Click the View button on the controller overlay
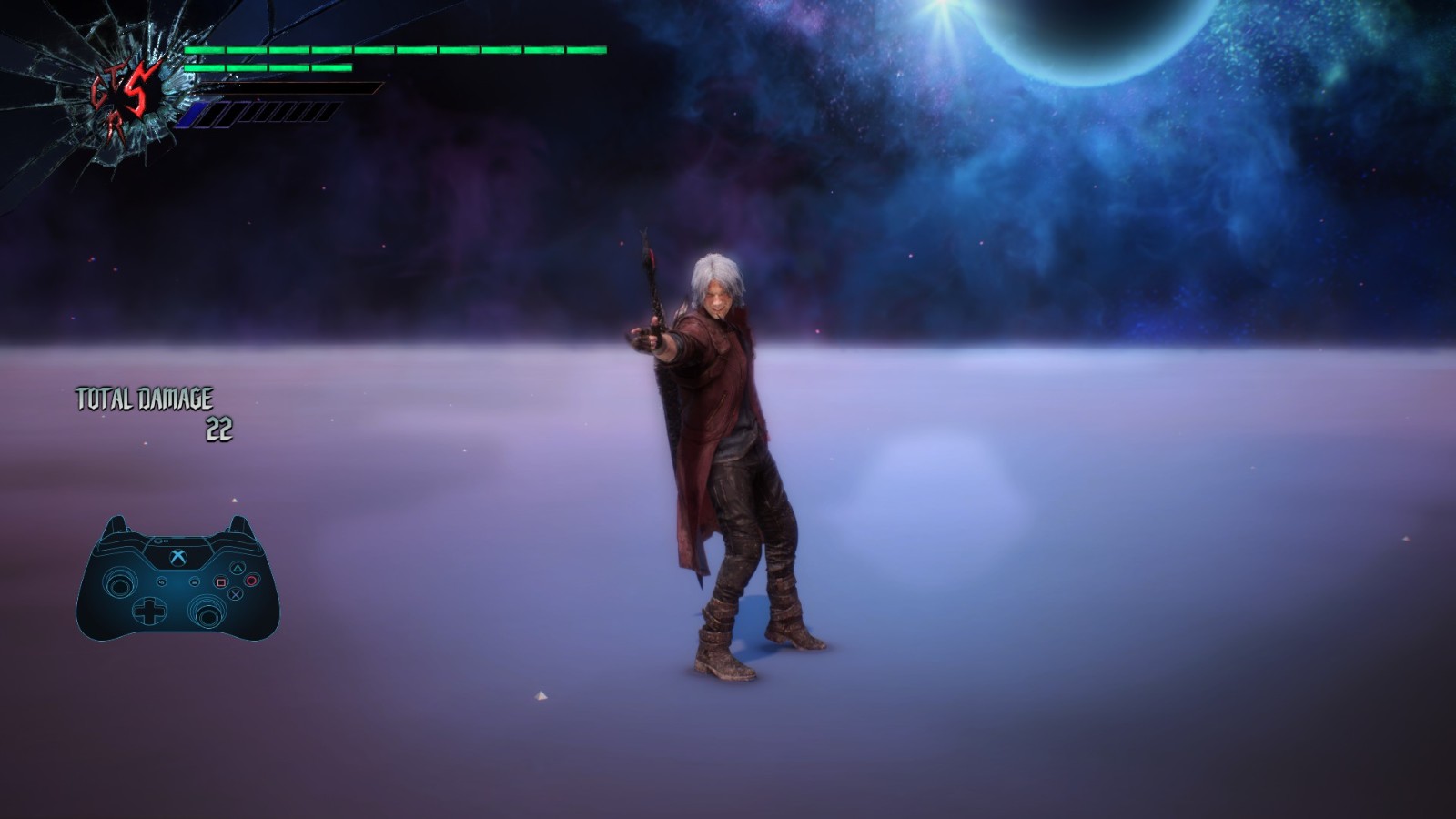This screenshot has height=819, width=1456. coord(161,582)
